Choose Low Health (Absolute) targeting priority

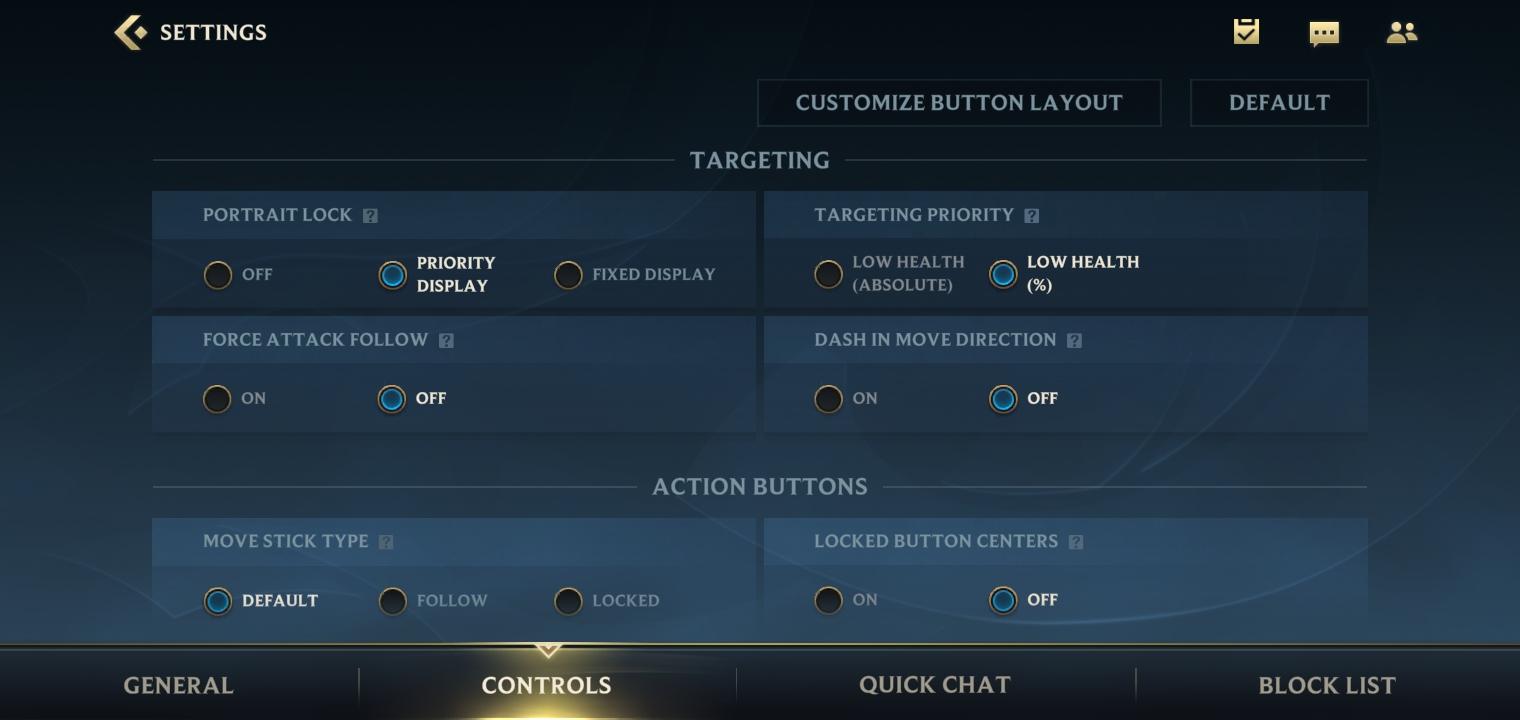pos(828,274)
